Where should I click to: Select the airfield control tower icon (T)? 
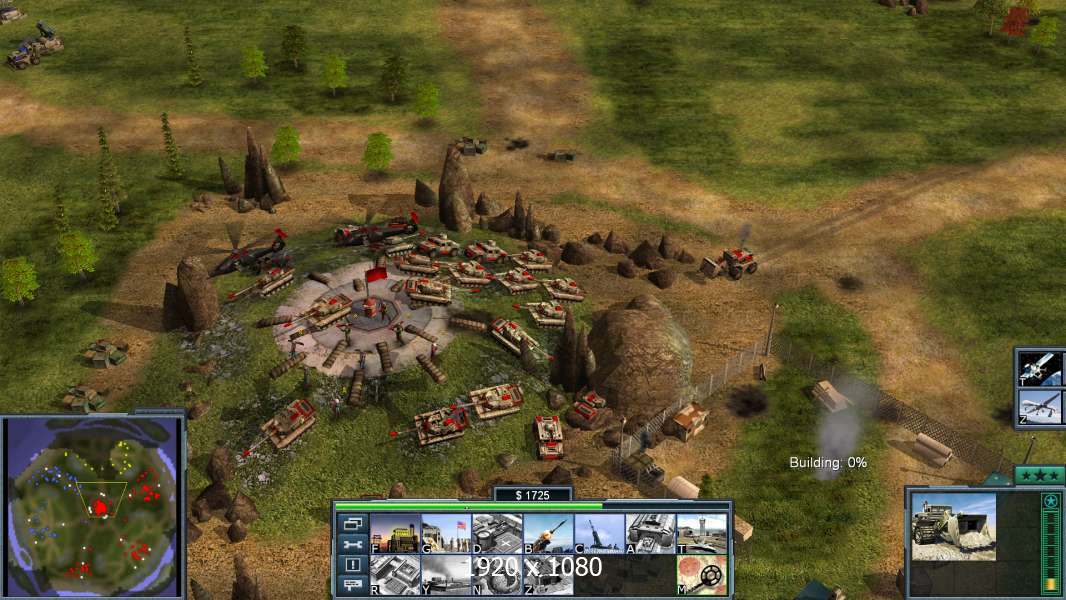(701, 534)
